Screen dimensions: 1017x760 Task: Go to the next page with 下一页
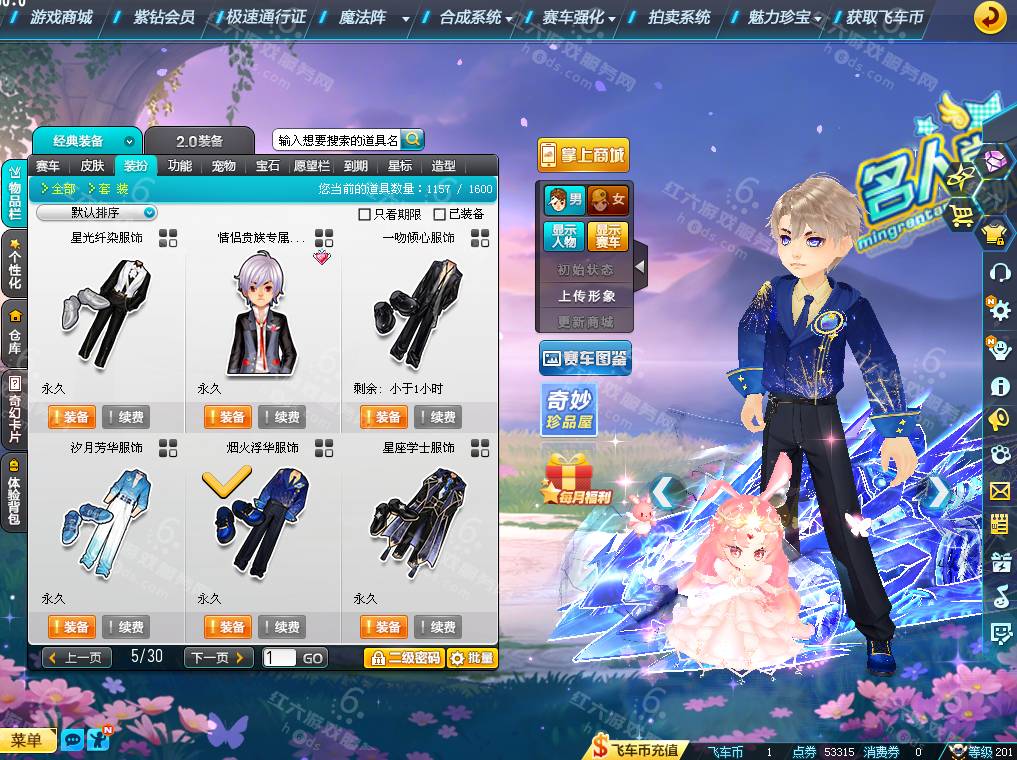218,657
